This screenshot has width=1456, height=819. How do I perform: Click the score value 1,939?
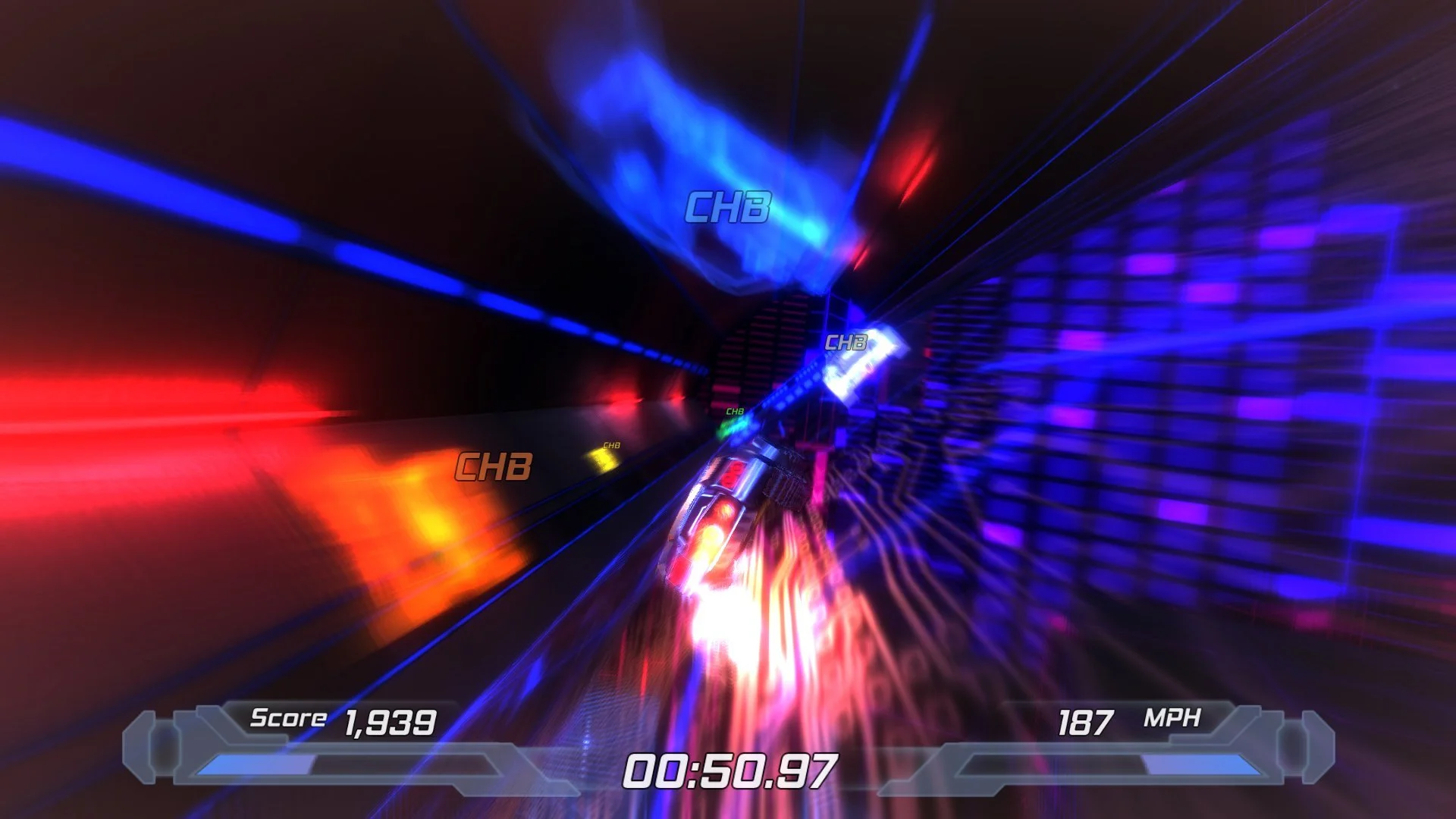[x=390, y=722]
